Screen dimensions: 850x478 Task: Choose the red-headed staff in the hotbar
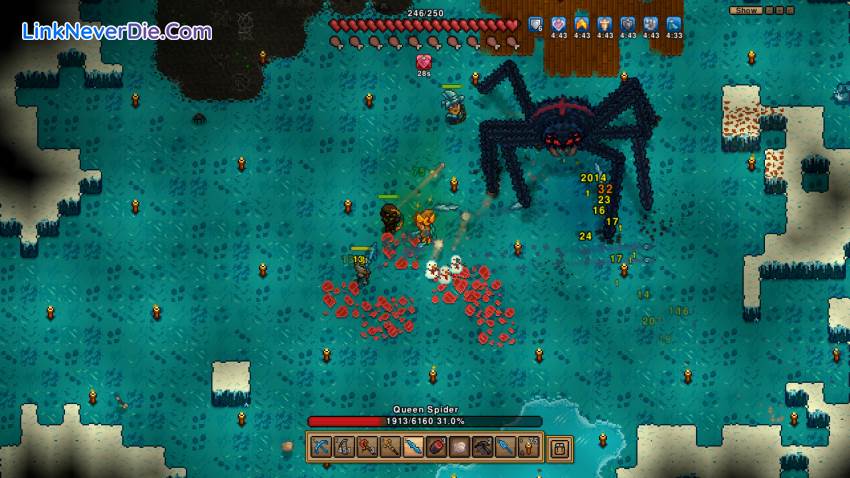367,446
